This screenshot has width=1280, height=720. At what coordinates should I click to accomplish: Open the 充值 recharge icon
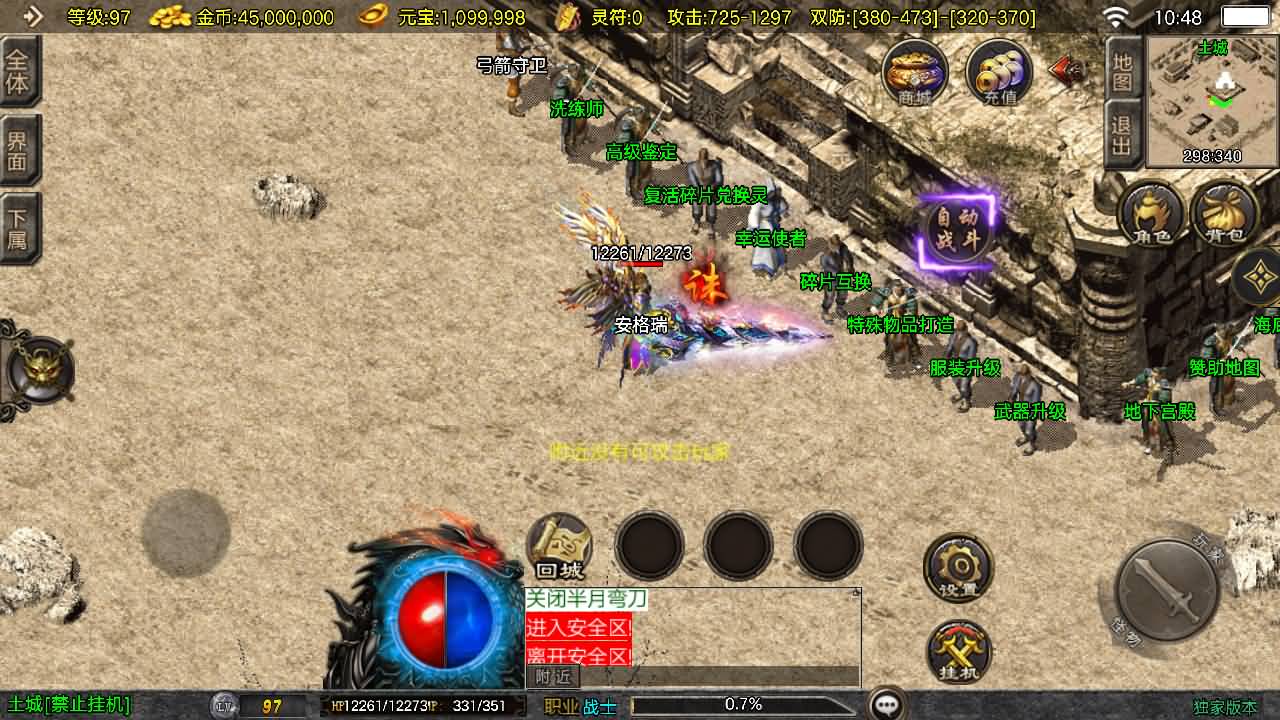click(x=999, y=71)
